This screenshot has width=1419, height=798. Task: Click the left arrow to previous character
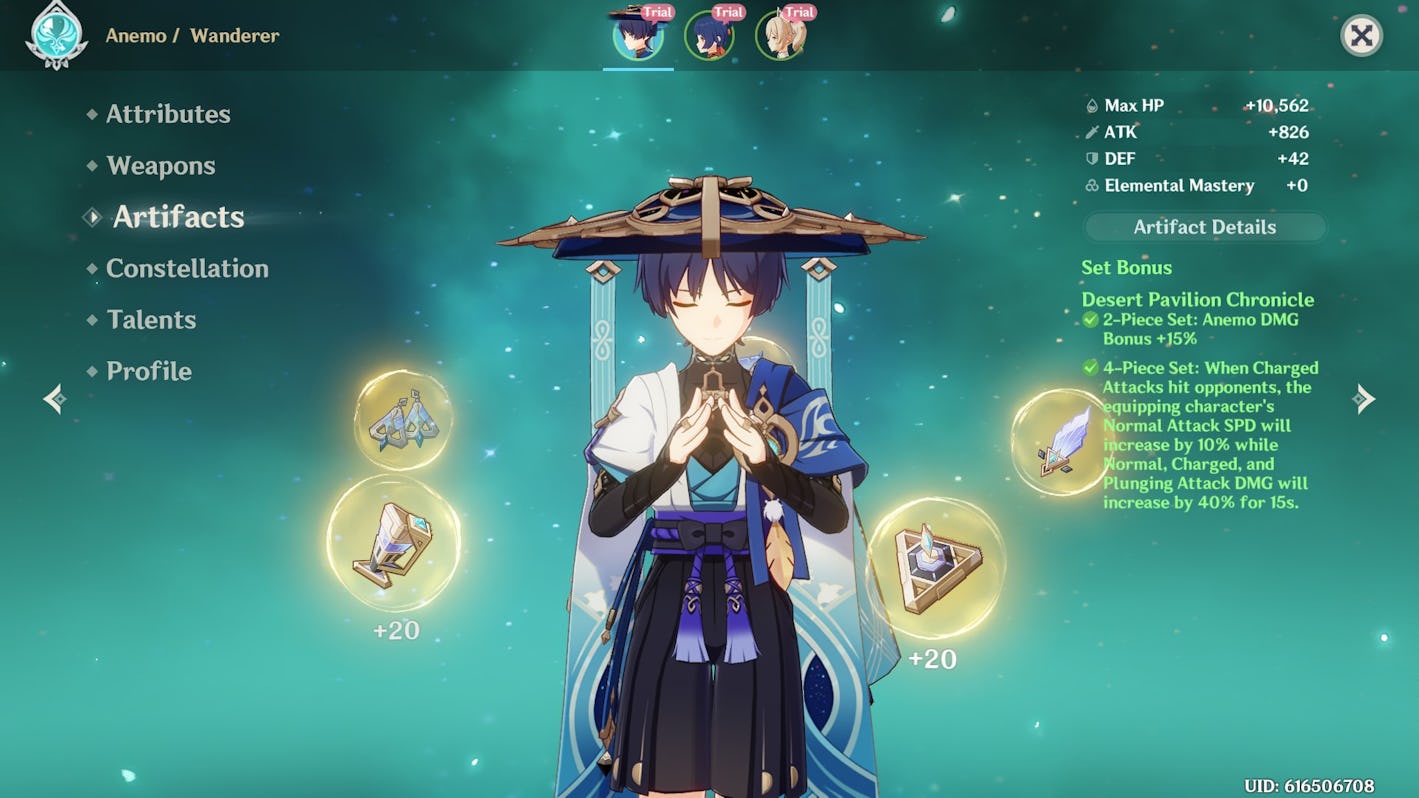coord(55,398)
